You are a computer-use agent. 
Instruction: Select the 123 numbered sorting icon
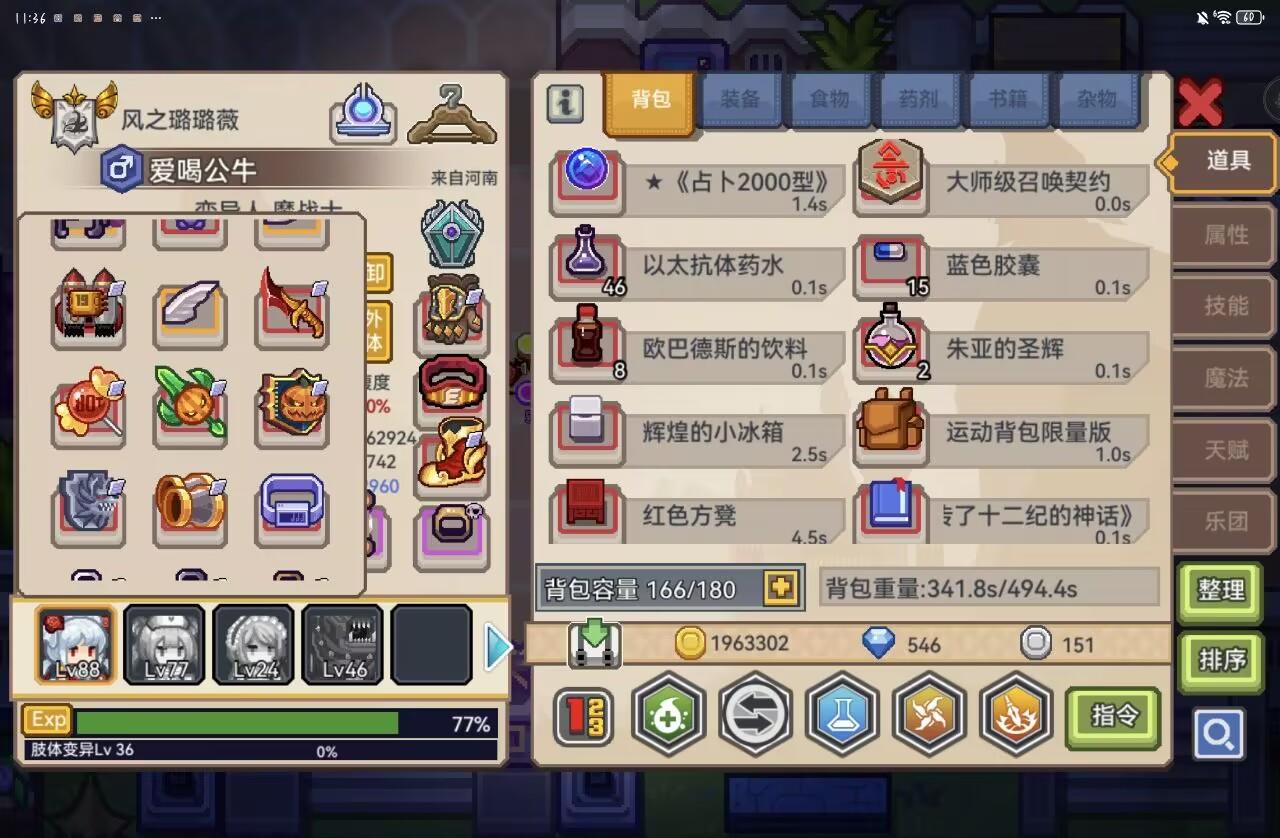pyautogui.click(x=584, y=718)
